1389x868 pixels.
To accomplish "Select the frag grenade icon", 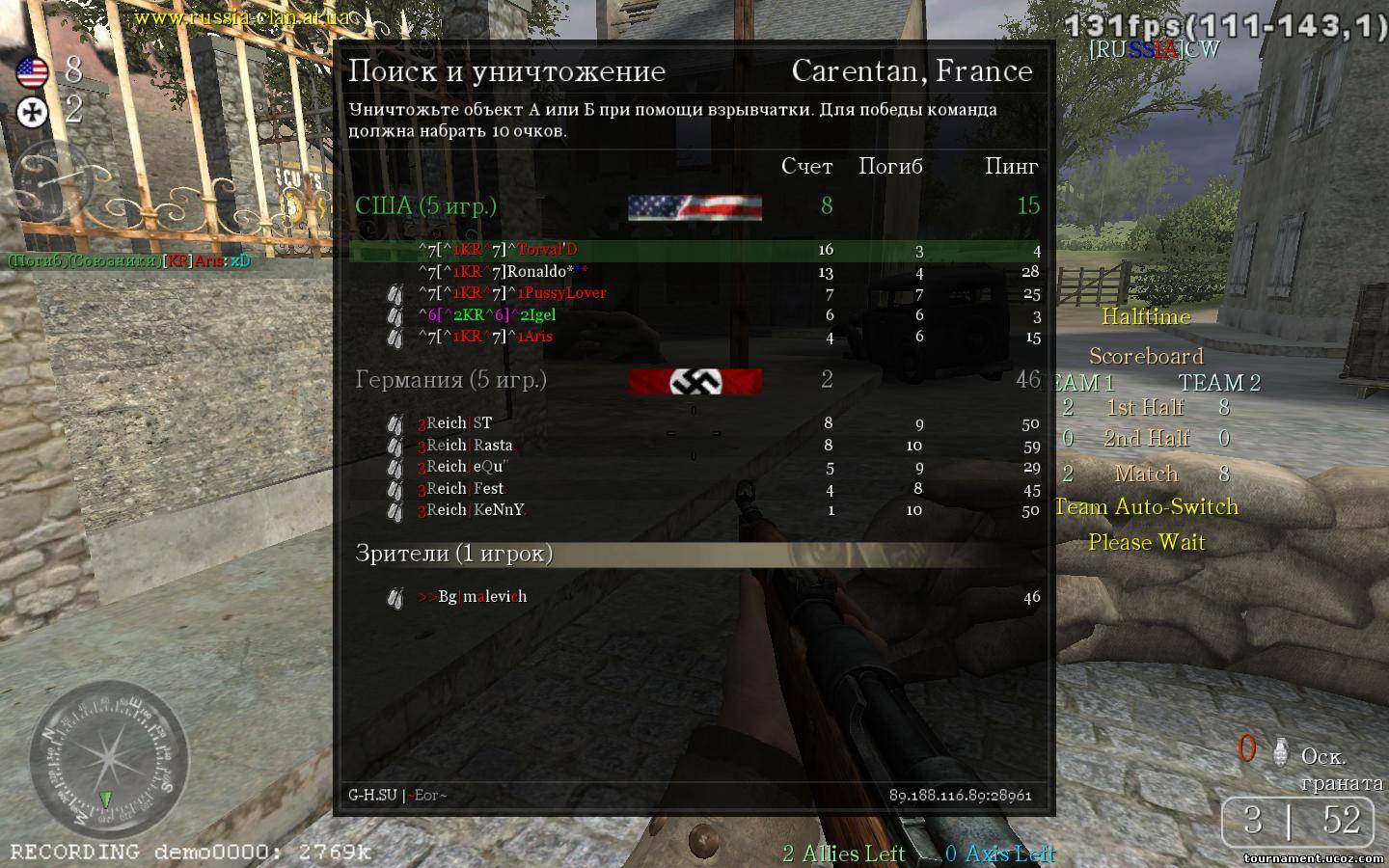I will pos(1281,750).
